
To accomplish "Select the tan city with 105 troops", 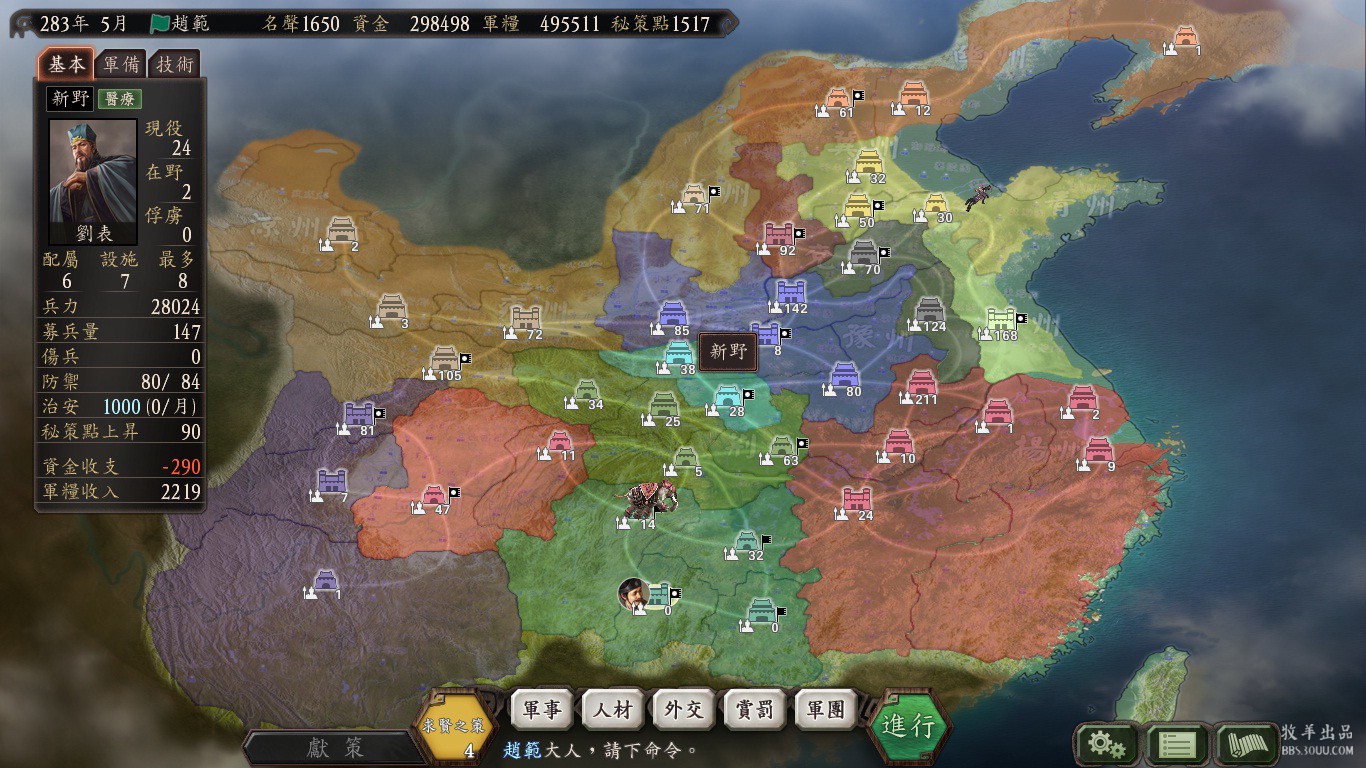I will [x=445, y=359].
